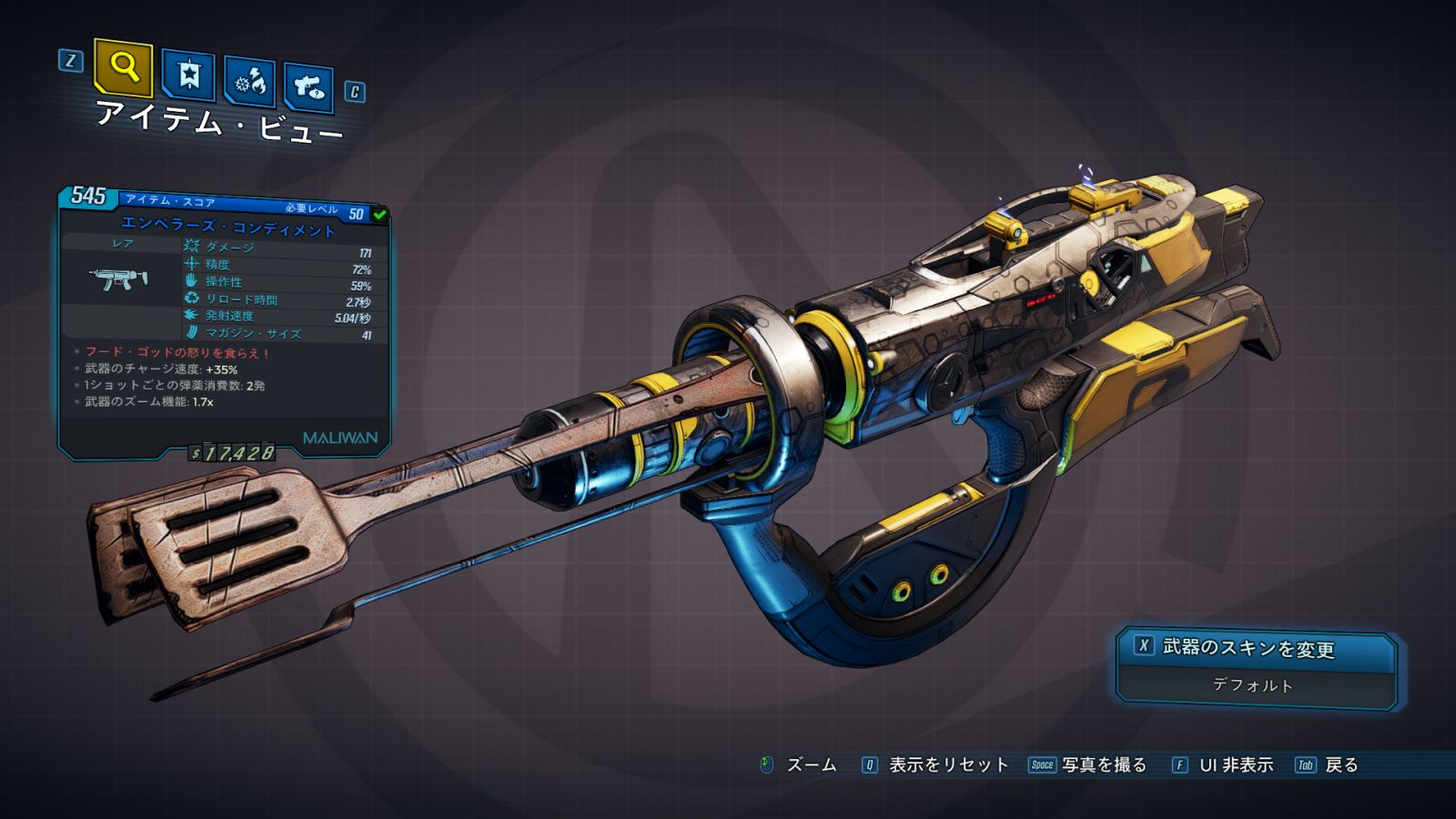Go back using 戻る
Image resolution: width=1456 pixels, height=819 pixels.
tap(1340, 765)
